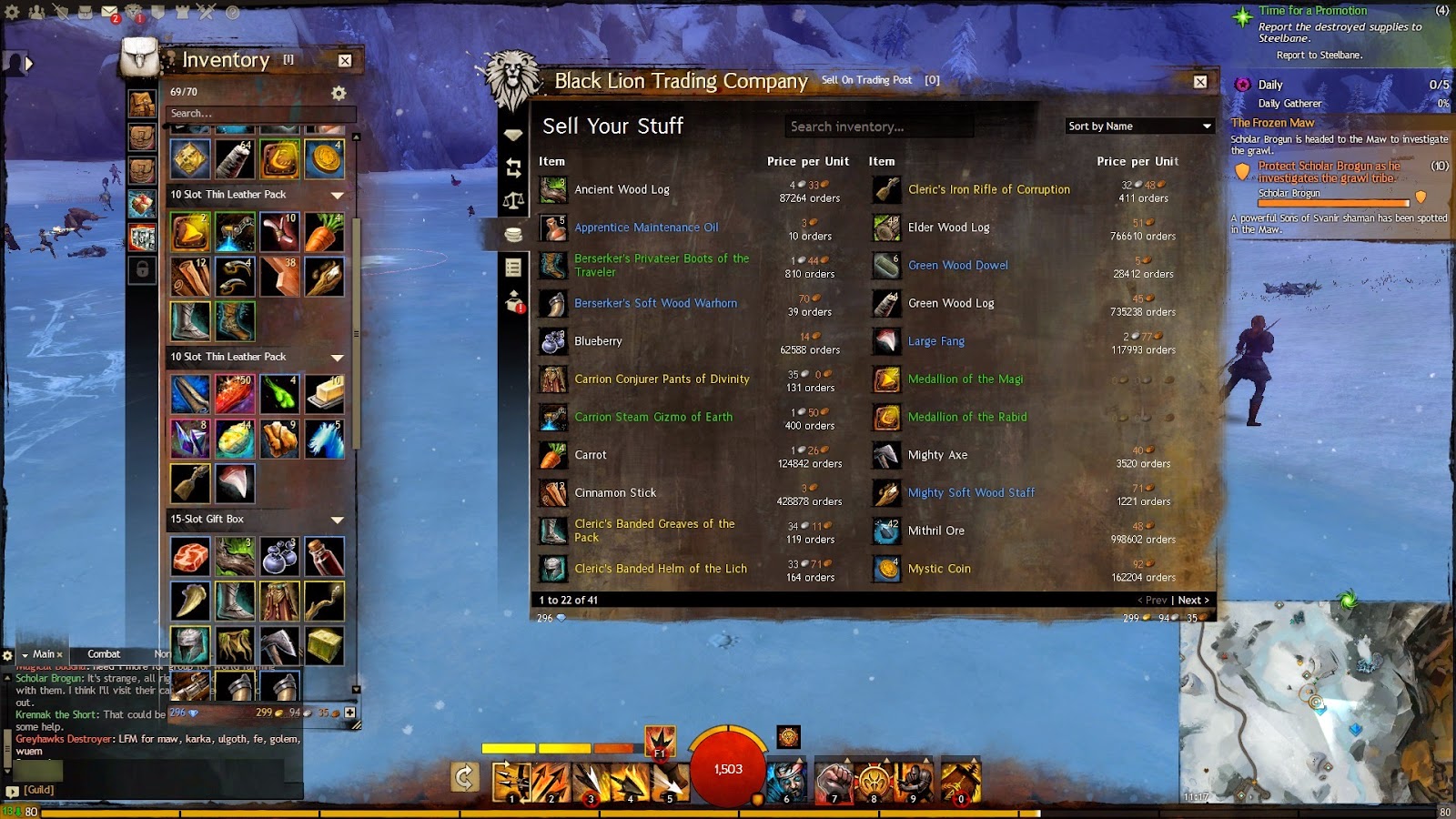Viewport: 1456px width, 819px height.
Task: Open the Sort by Name dropdown
Action: tap(1138, 126)
